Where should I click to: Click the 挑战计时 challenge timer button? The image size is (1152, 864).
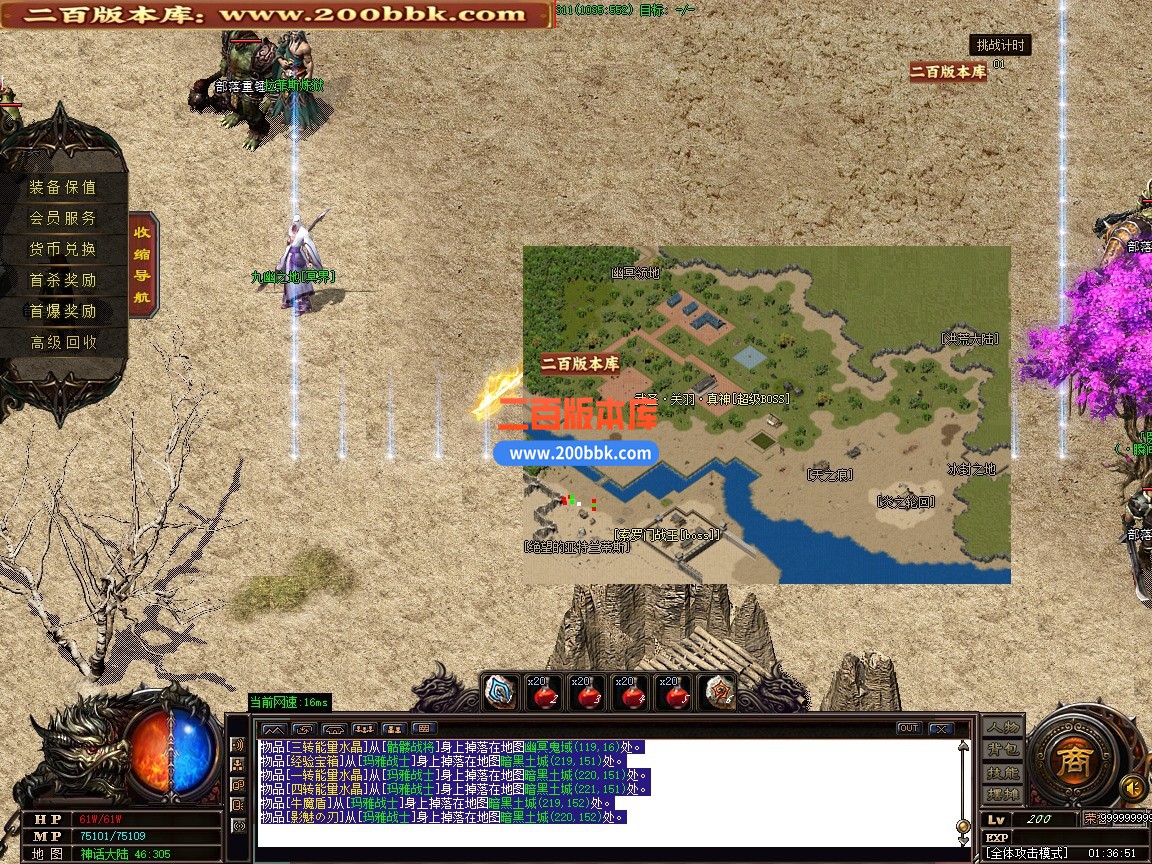click(x=999, y=45)
